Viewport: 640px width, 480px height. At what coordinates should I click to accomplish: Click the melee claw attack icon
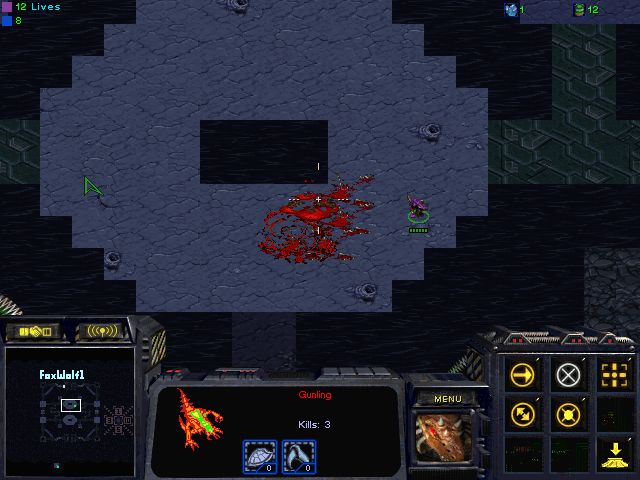coord(297,456)
